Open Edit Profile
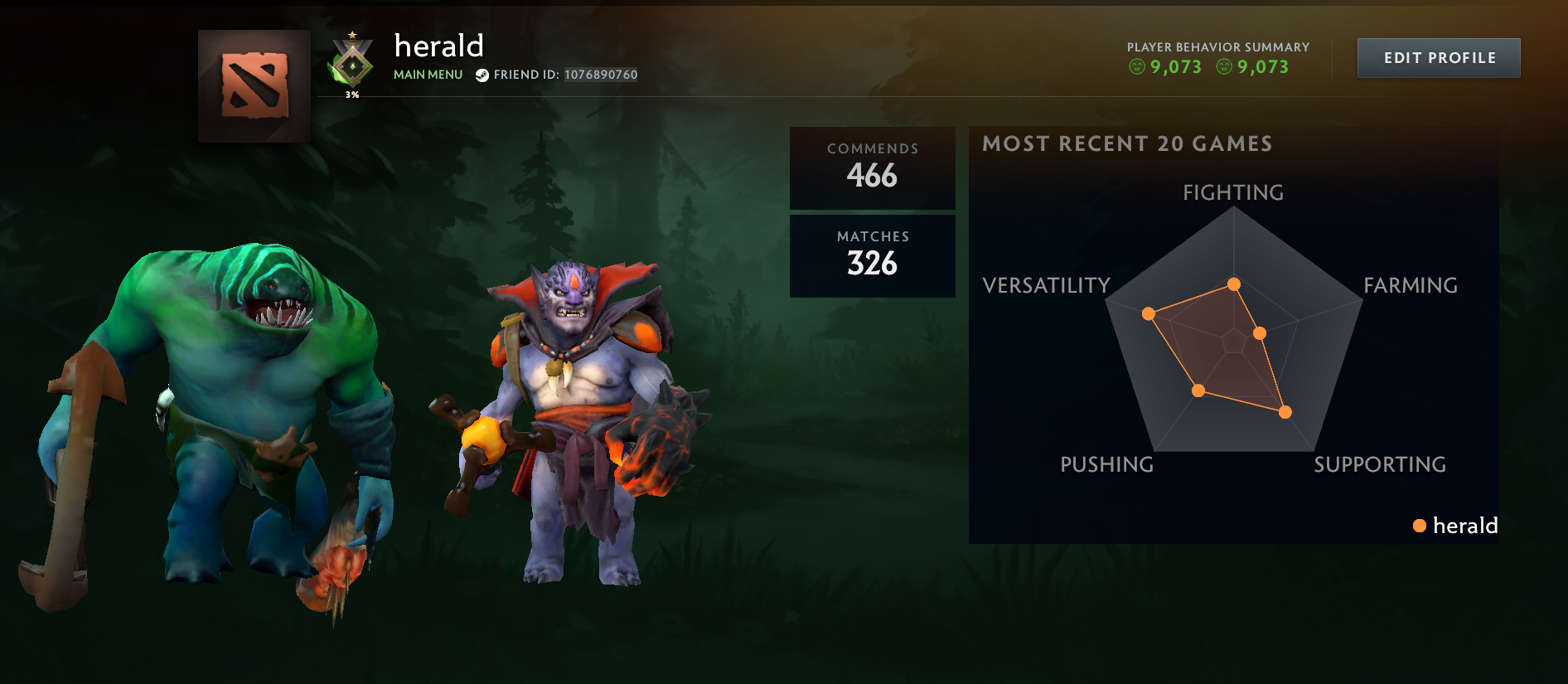1568x684 pixels. pyautogui.click(x=1438, y=57)
